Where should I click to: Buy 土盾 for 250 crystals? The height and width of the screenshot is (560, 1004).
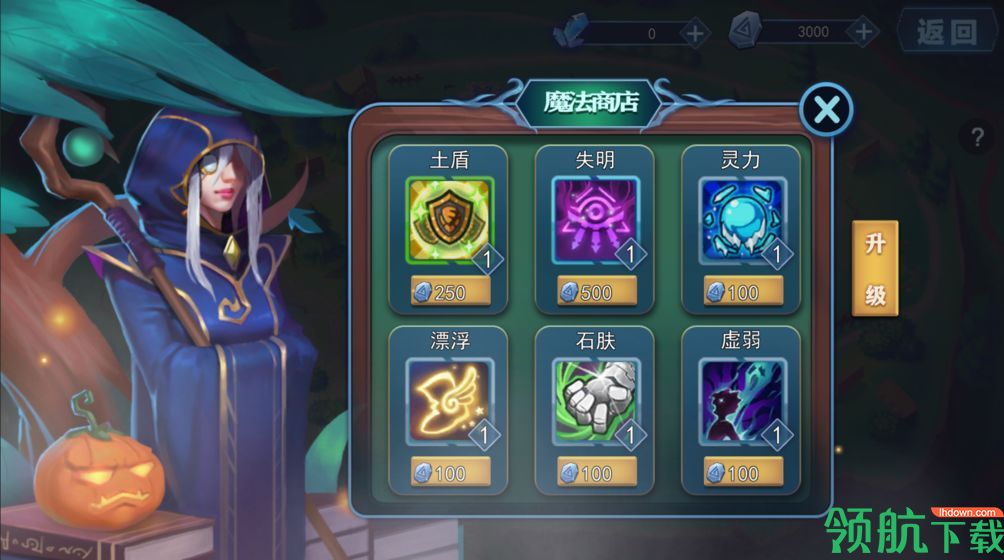point(449,292)
